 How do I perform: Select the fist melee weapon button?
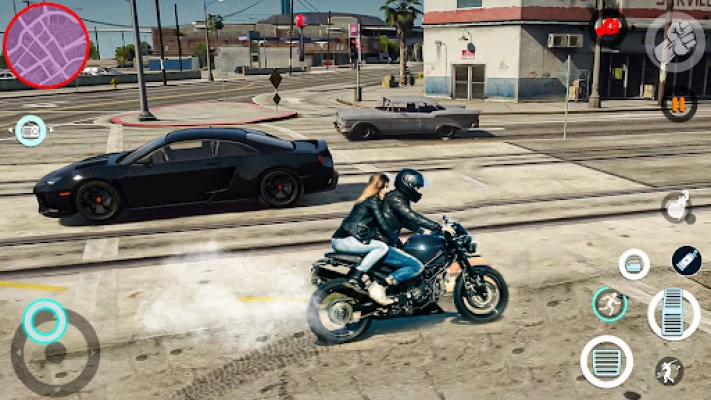(675, 40)
